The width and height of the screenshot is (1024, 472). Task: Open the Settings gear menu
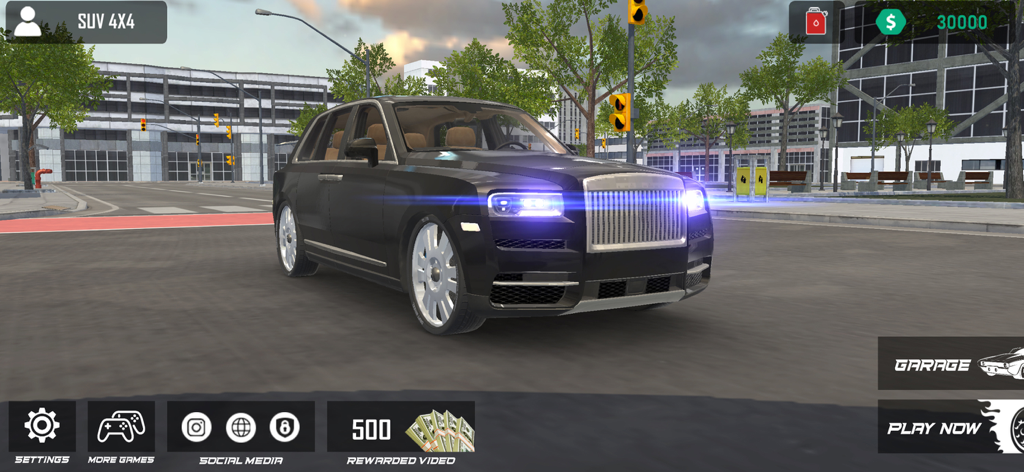tap(42, 426)
